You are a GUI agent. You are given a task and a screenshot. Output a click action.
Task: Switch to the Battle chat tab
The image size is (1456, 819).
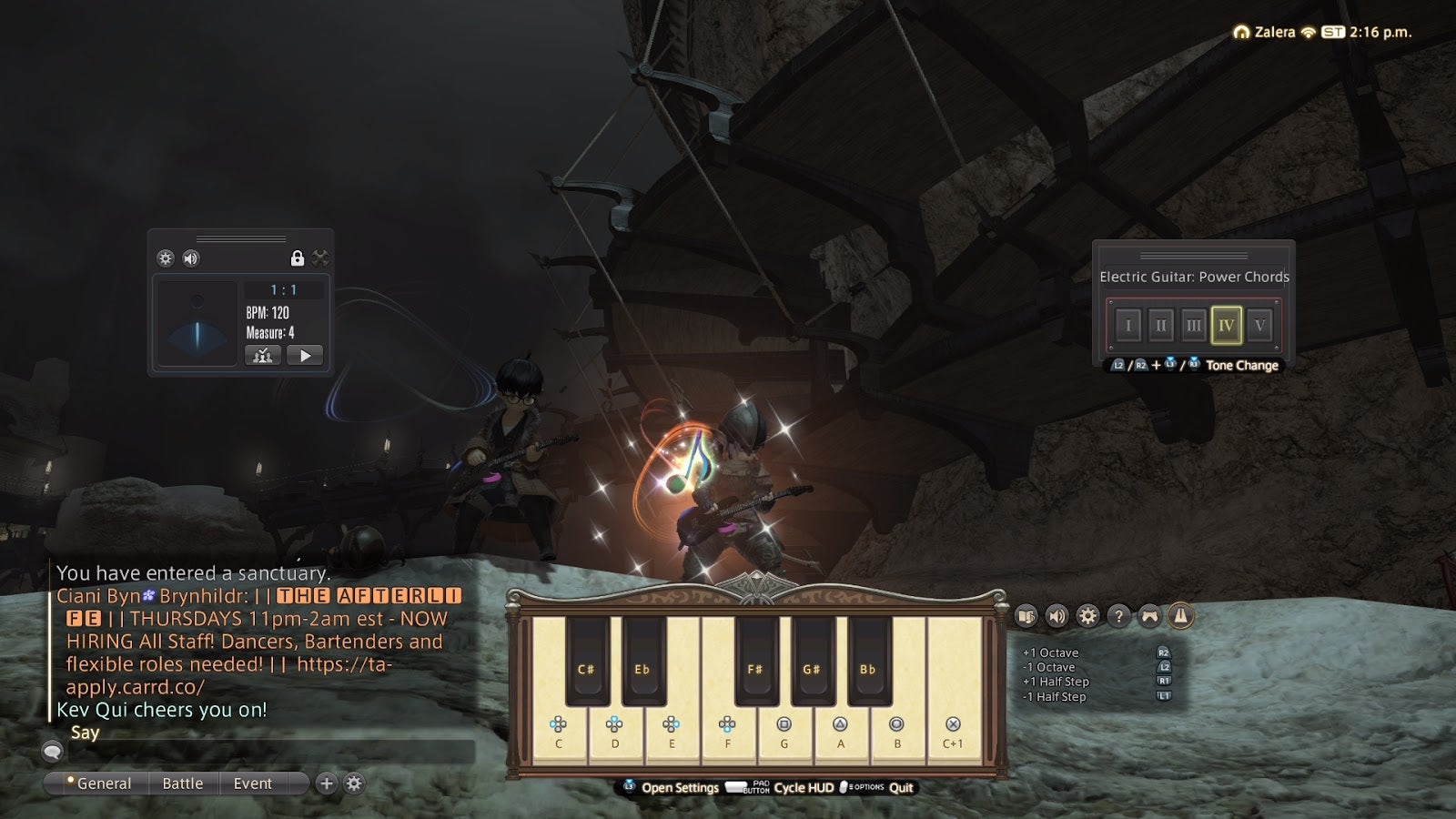click(183, 783)
